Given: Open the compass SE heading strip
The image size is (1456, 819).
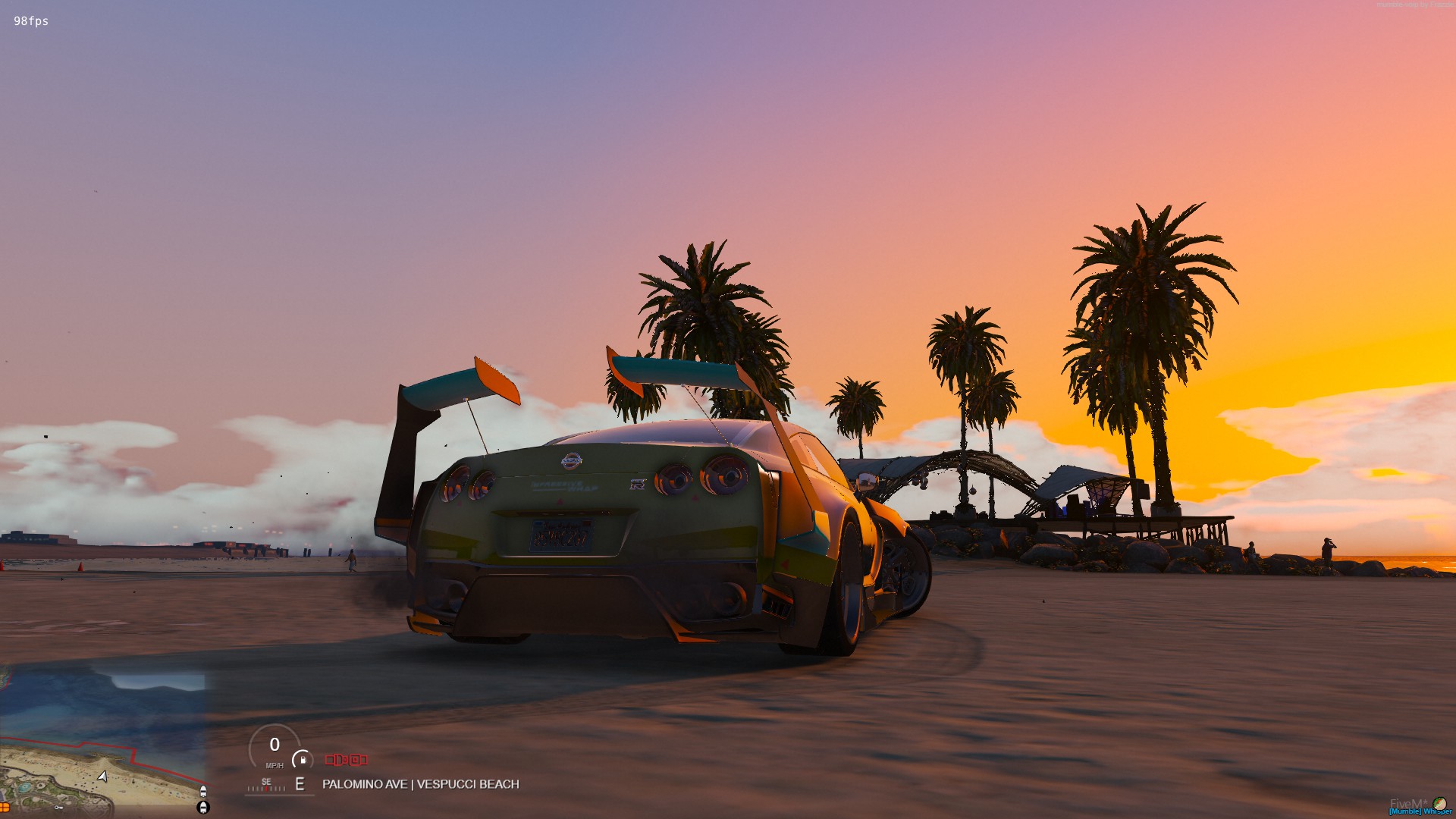Looking at the screenshot, I should coord(267,786).
